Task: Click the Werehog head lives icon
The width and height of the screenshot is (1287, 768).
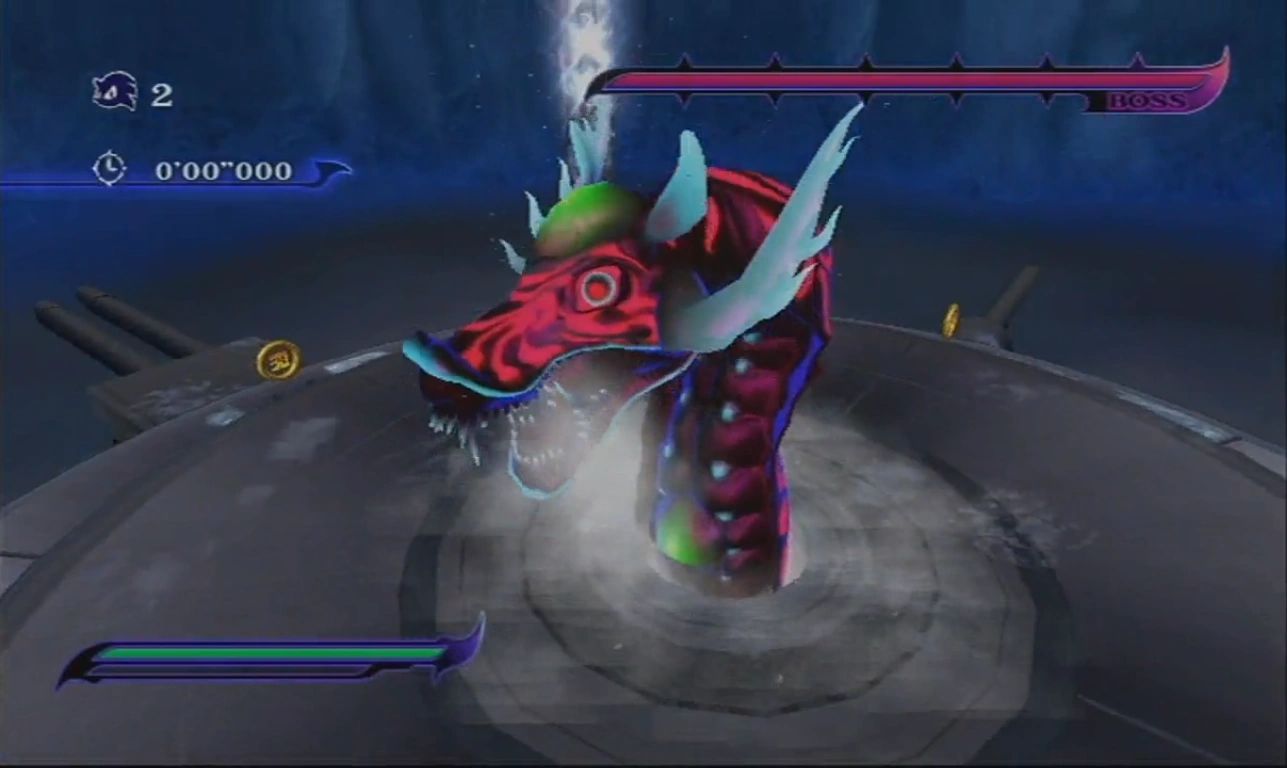Action: 114,92
